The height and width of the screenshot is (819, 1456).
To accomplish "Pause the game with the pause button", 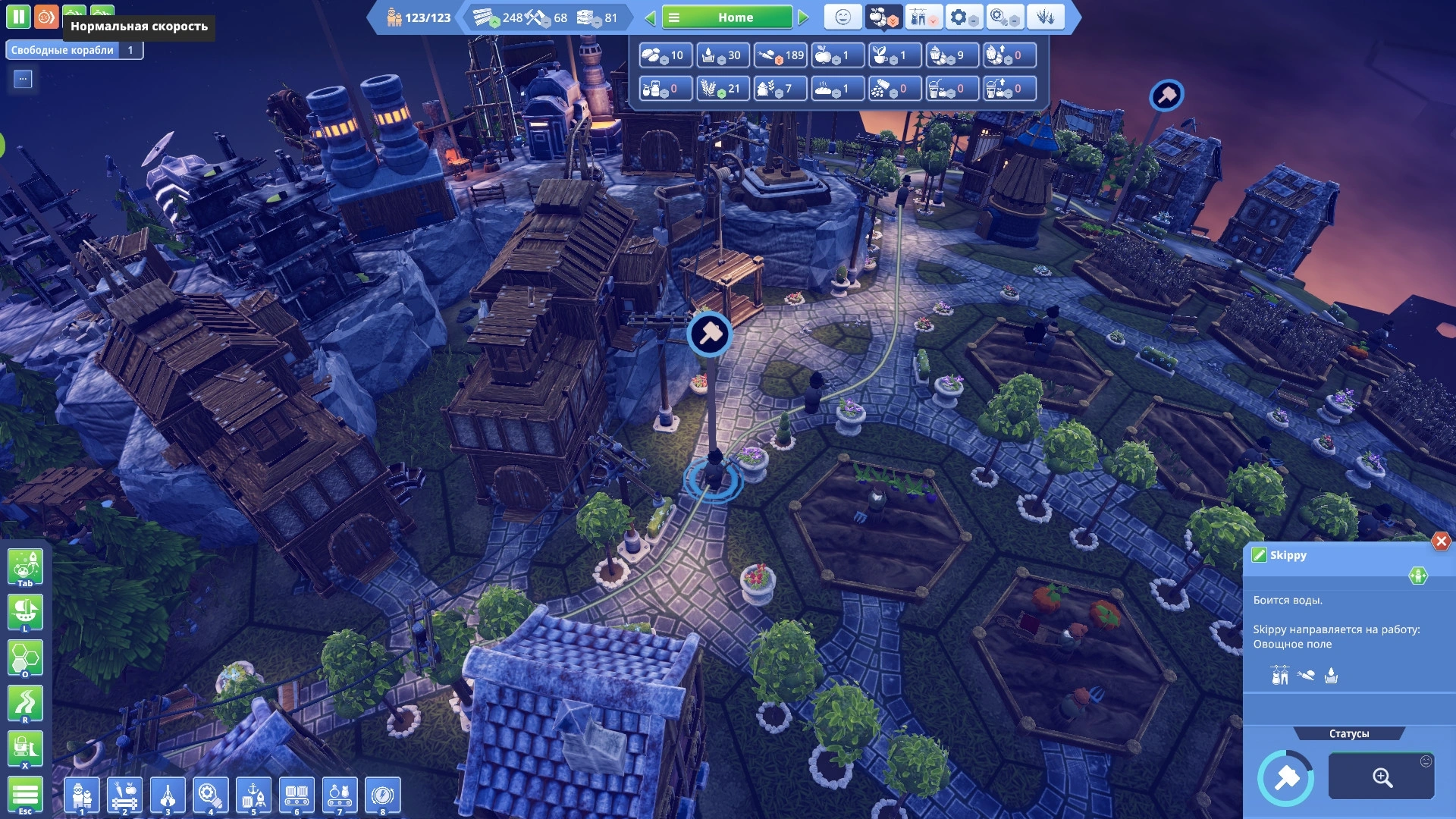I will coord(18,17).
